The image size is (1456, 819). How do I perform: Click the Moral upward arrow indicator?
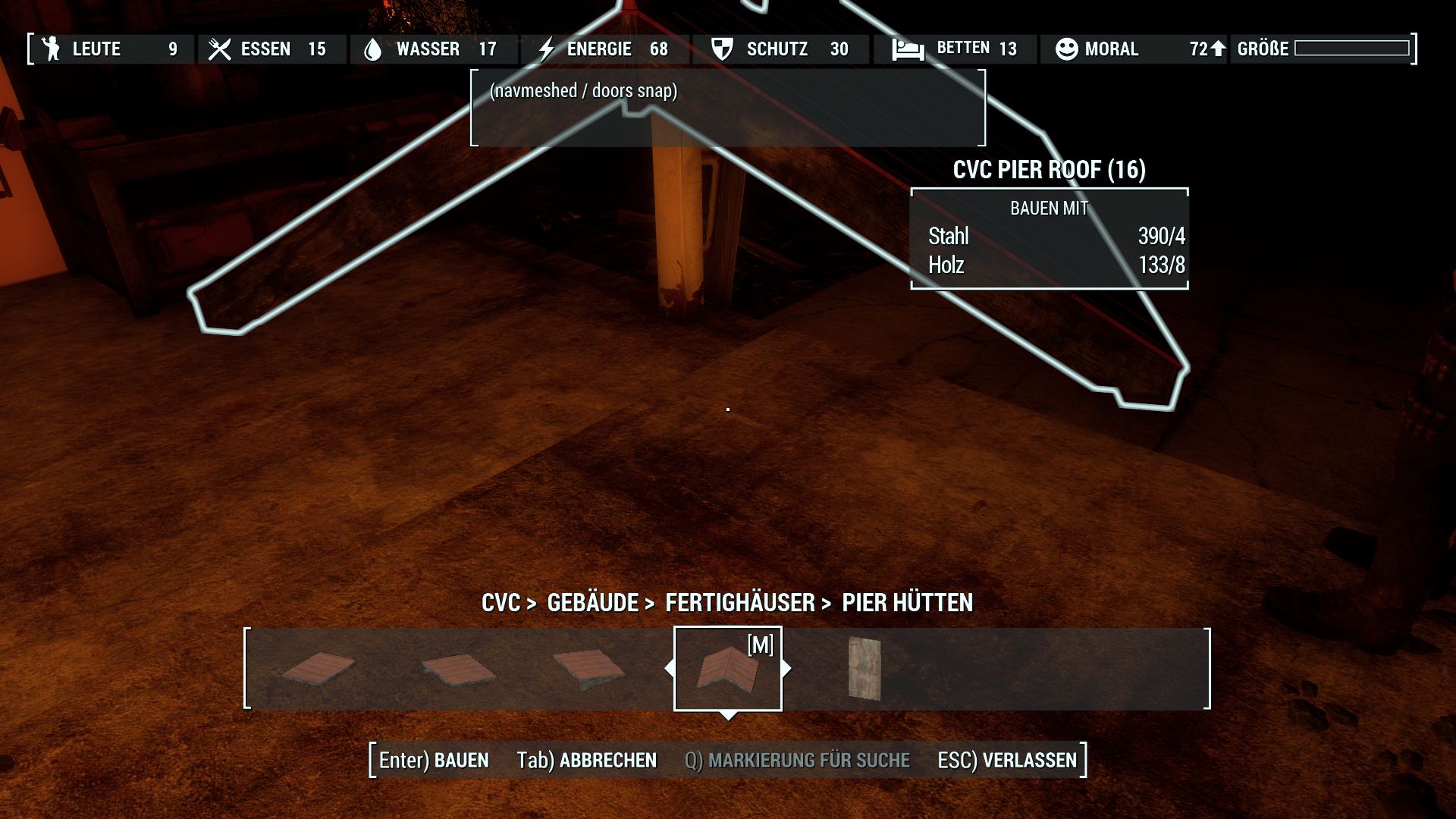(x=1219, y=49)
